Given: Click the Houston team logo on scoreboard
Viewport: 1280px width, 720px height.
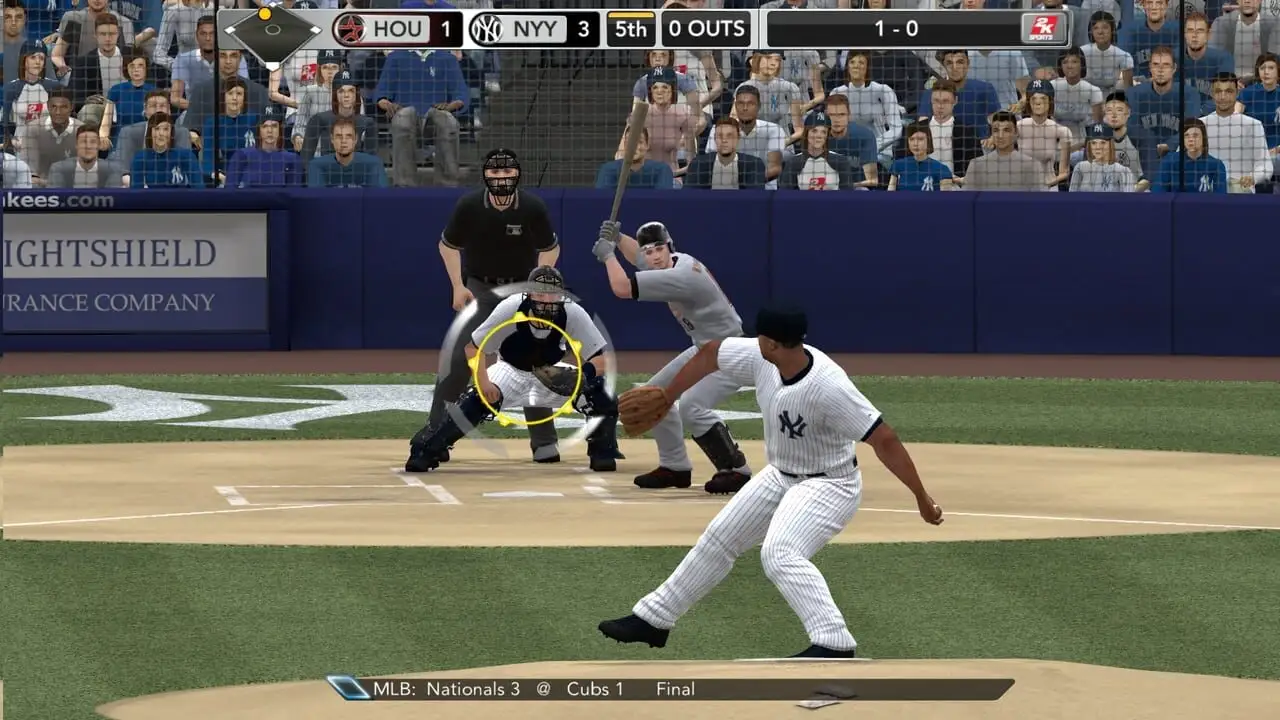Looking at the screenshot, I should pos(350,29).
